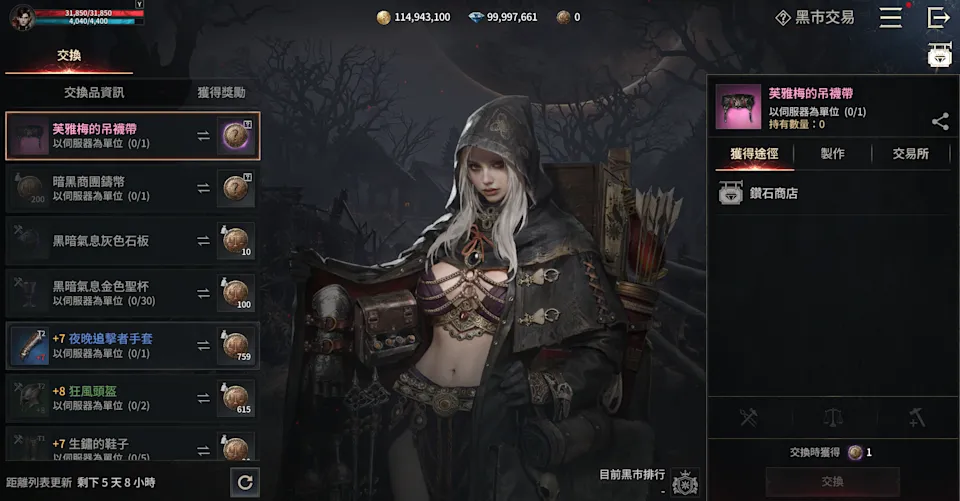The width and height of the screenshot is (960, 501).
Task: Open the 製作 tab
Action: pos(832,154)
